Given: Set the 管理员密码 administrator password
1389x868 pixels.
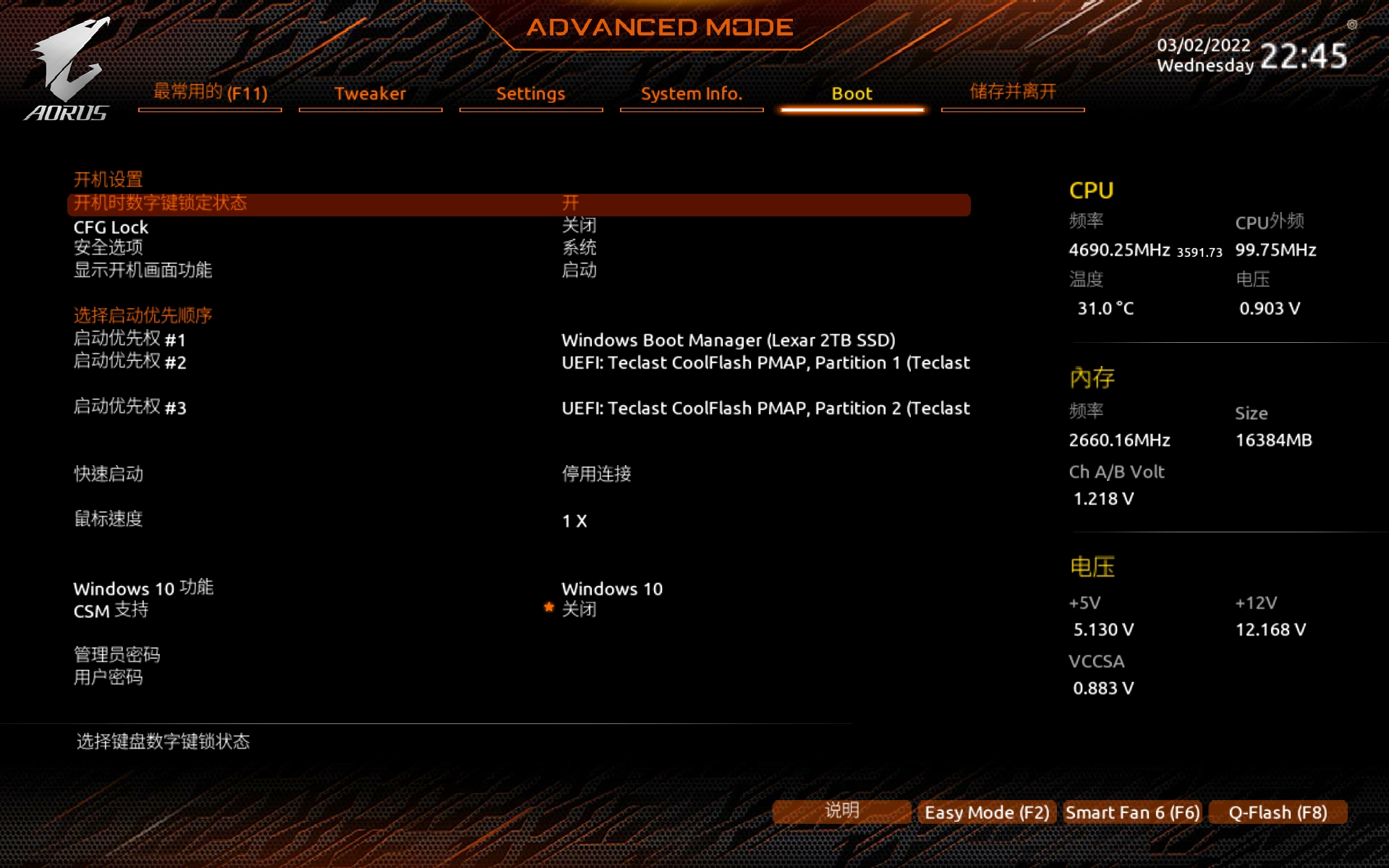Looking at the screenshot, I should click(116, 655).
